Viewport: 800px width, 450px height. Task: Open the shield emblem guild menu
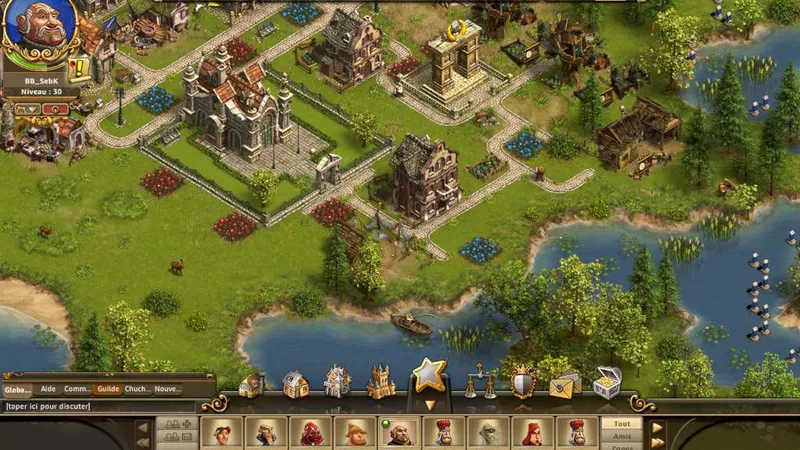pyautogui.click(x=522, y=382)
